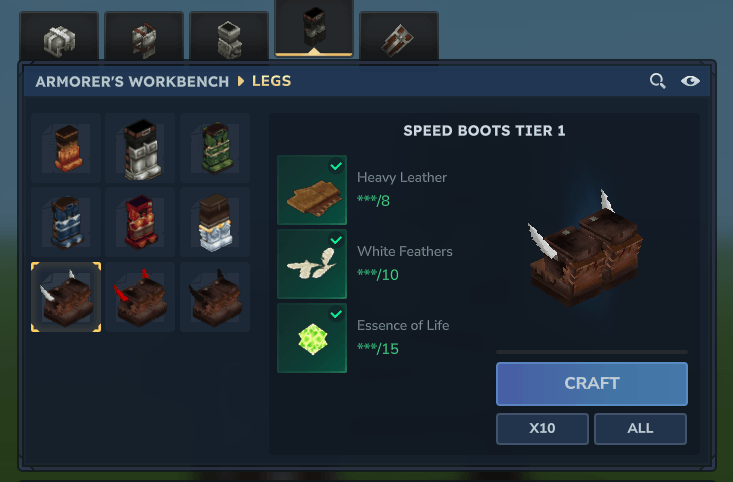The image size is (733, 482).
Task: Open the recipe search magnifier
Action: click(x=657, y=81)
